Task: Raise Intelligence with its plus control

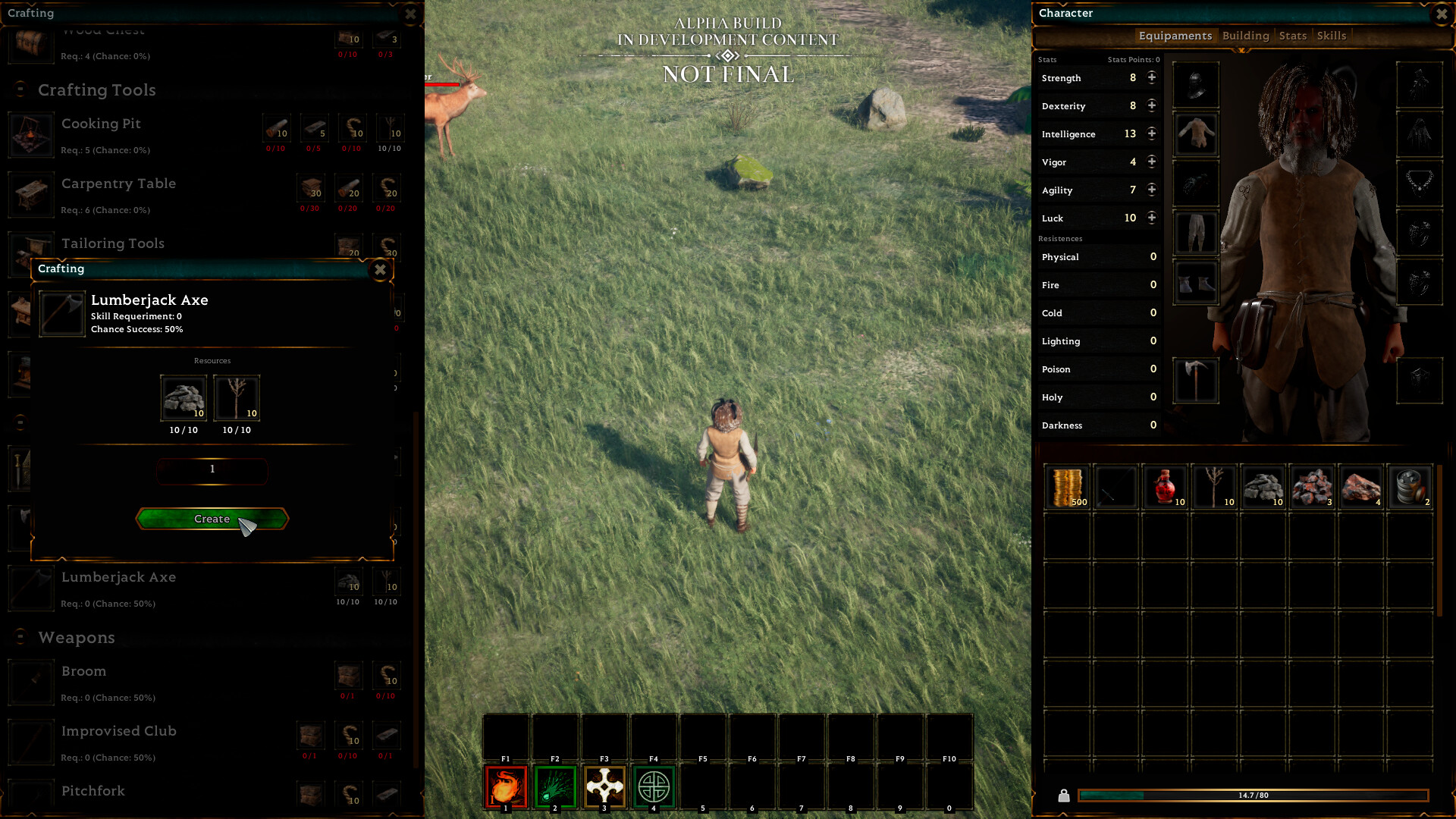Action: [x=1151, y=133]
